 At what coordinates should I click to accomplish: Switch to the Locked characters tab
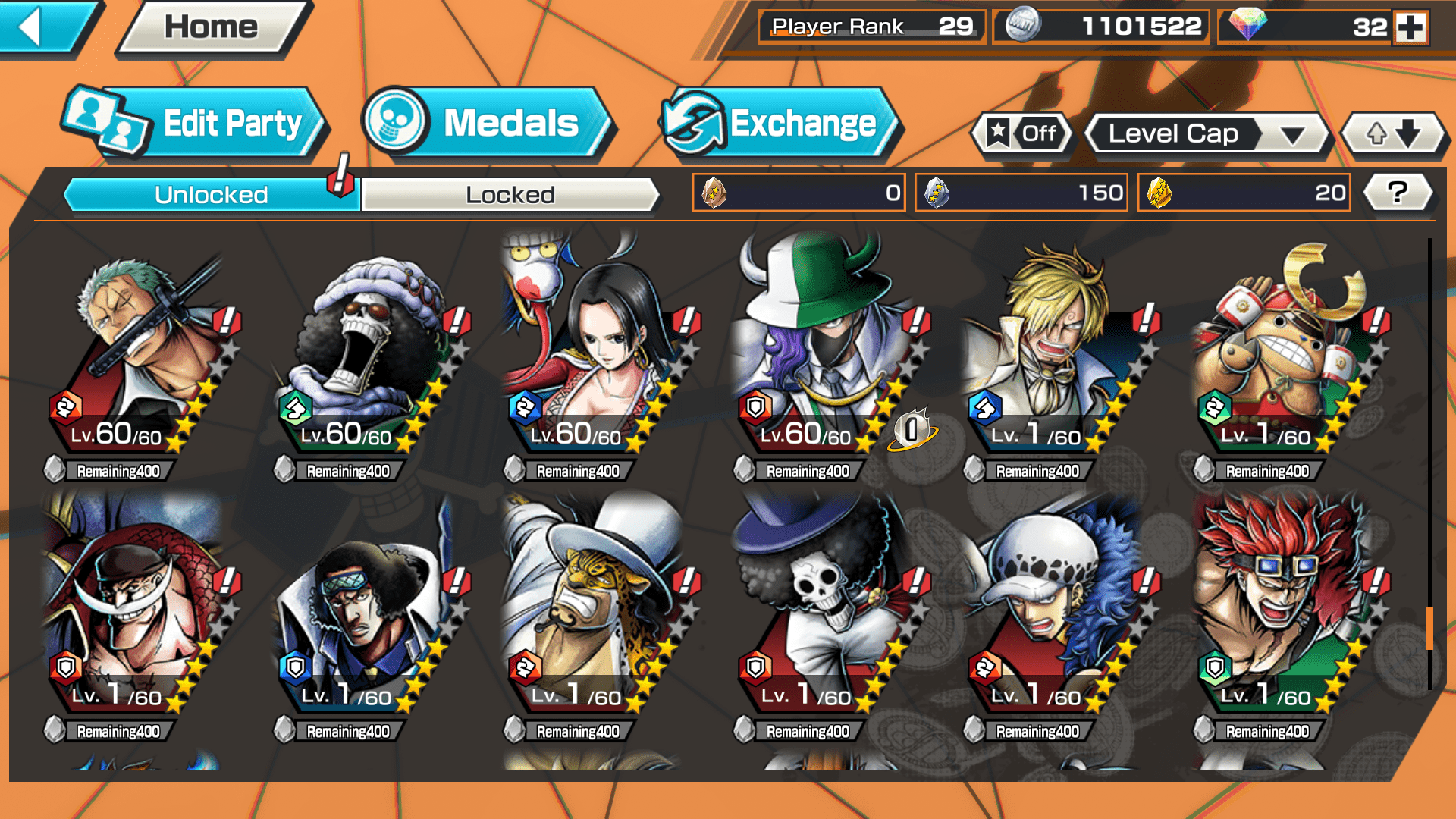pyautogui.click(x=510, y=195)
